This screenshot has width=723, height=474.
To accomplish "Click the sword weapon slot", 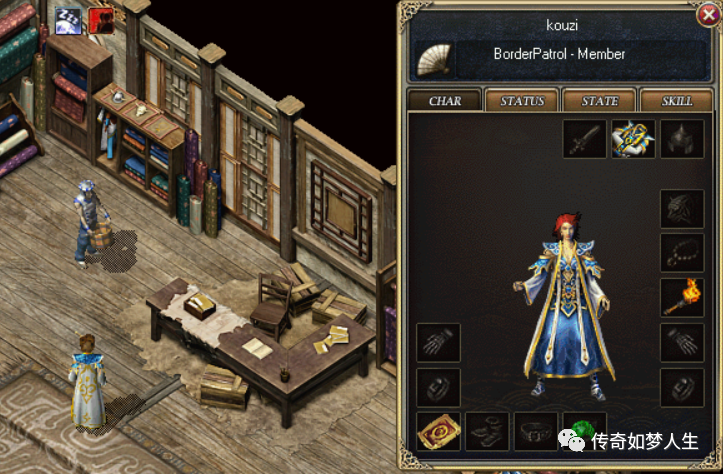I will coord(584,140).
